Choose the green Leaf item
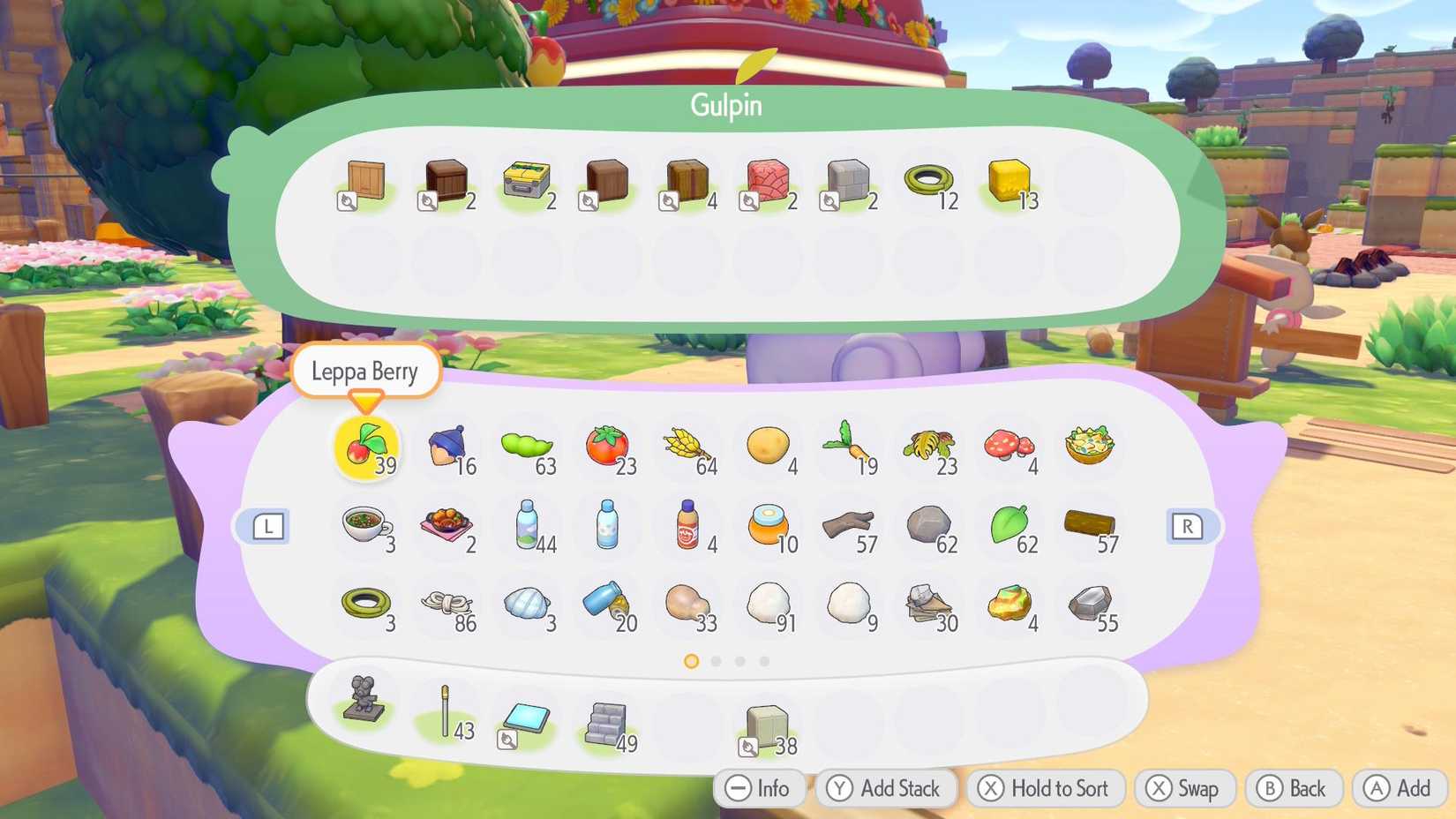This screenshot has width=1456, height=819. 1008,525
